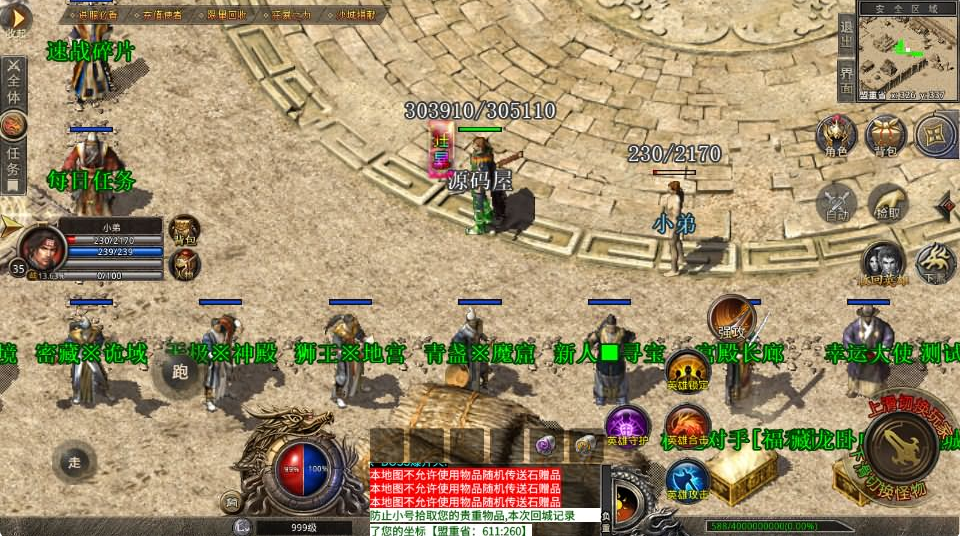Open the 角色 character sheet

pos(836,136)
